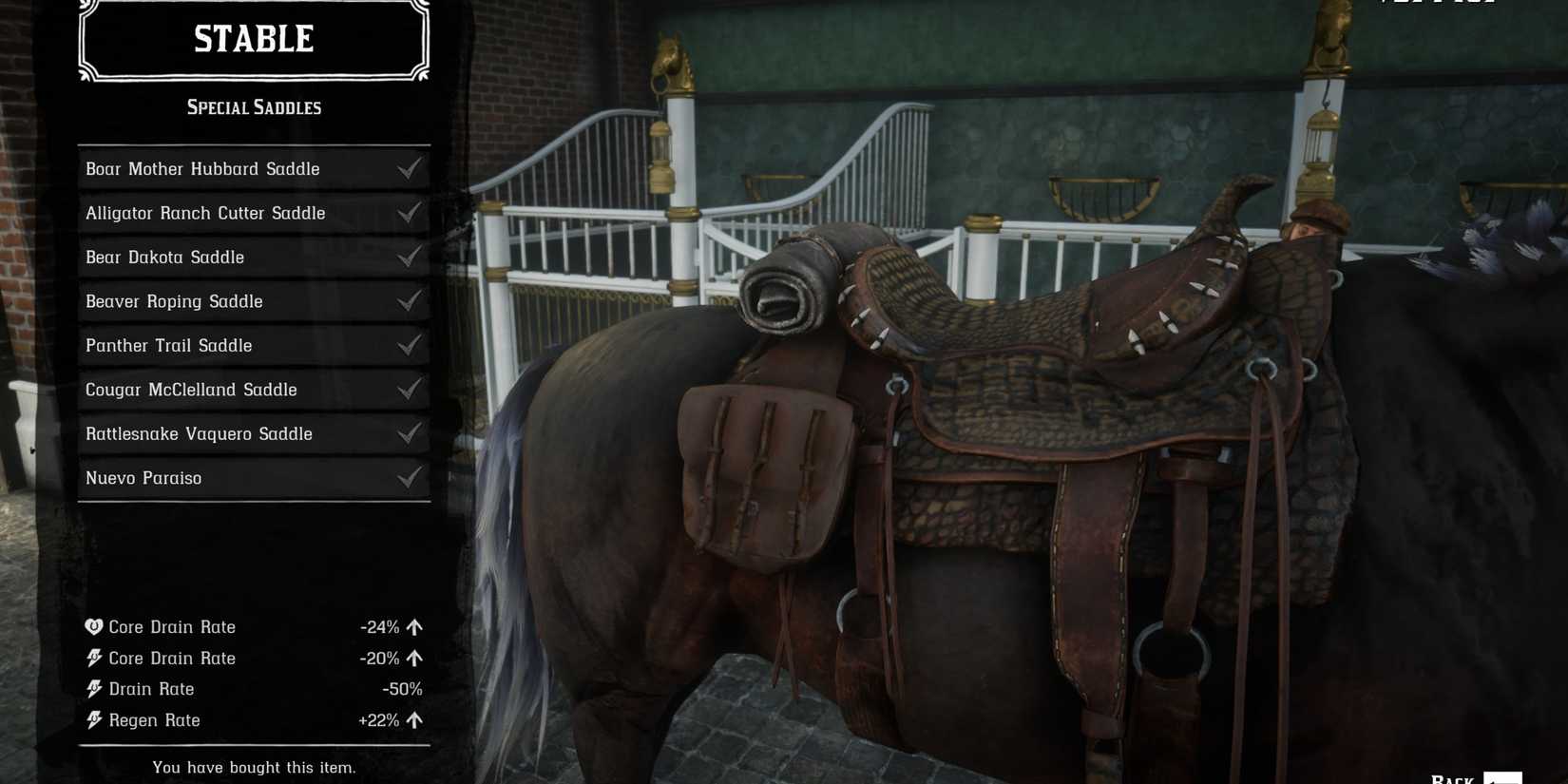Click the up arrow next to +22% Regen Rate
1568x784 pixels.
click(414, 720)
